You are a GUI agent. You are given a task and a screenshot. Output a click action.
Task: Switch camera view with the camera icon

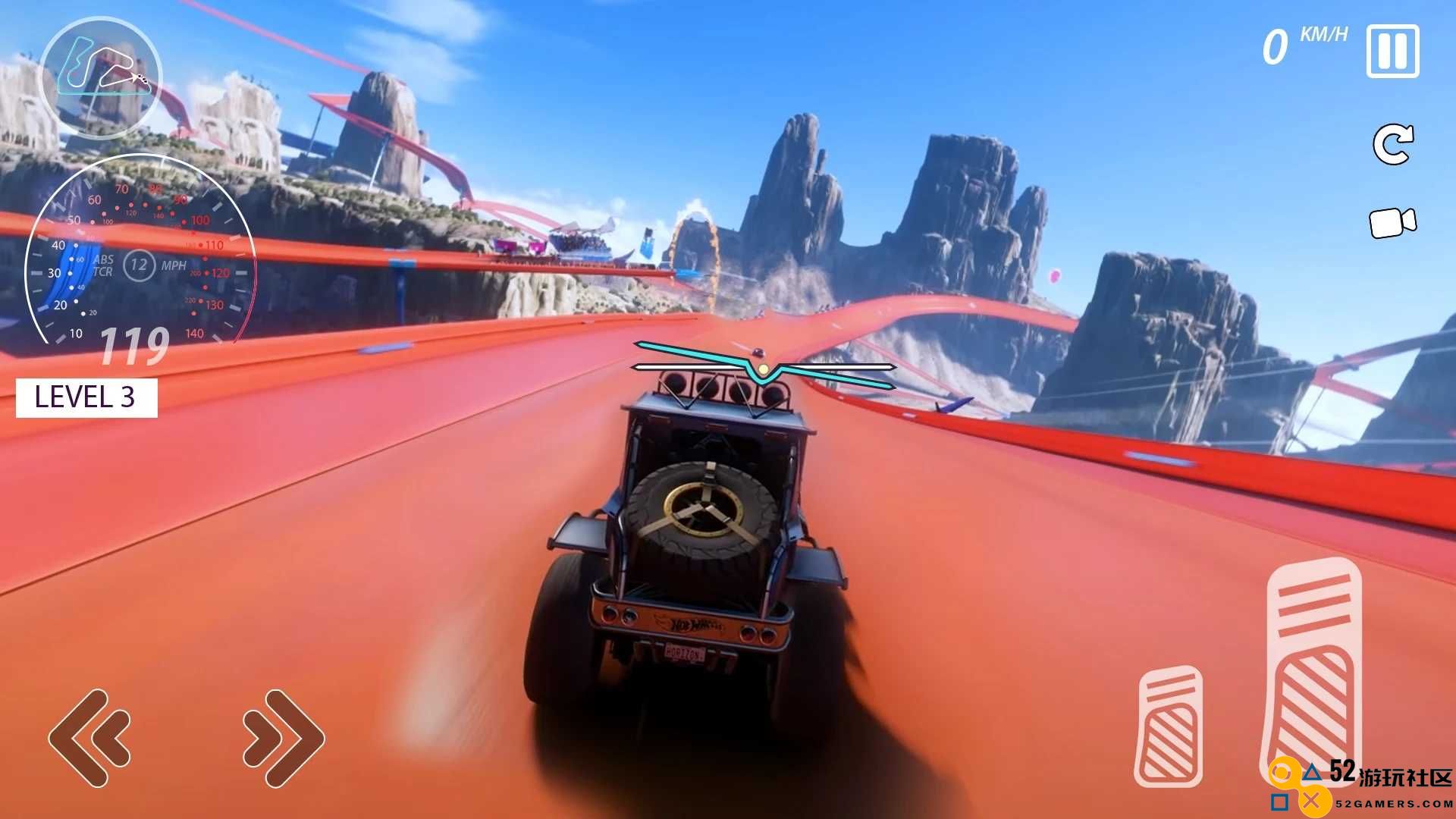click(1392, 223)
